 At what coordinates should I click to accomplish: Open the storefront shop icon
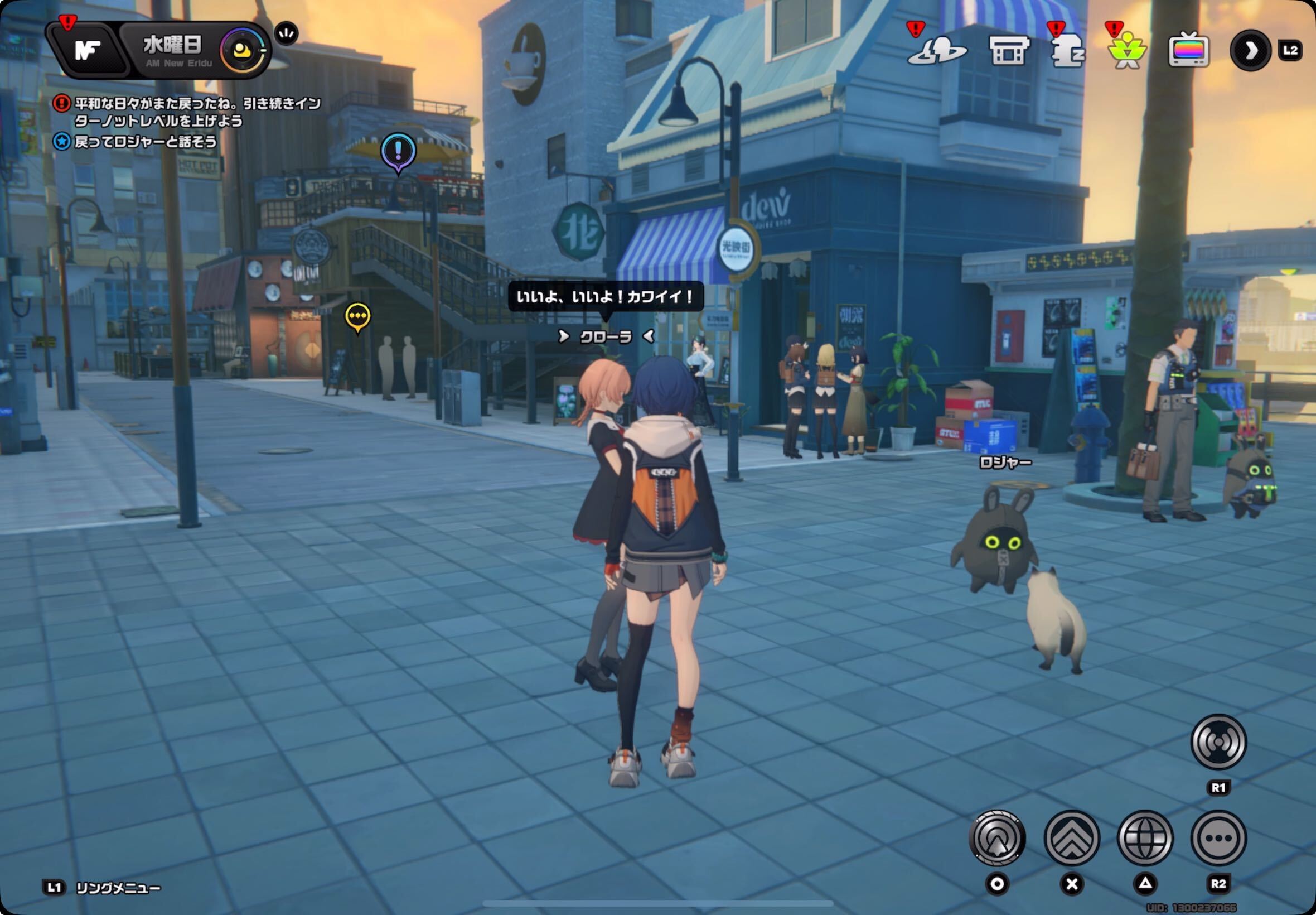pos(1009,51)
